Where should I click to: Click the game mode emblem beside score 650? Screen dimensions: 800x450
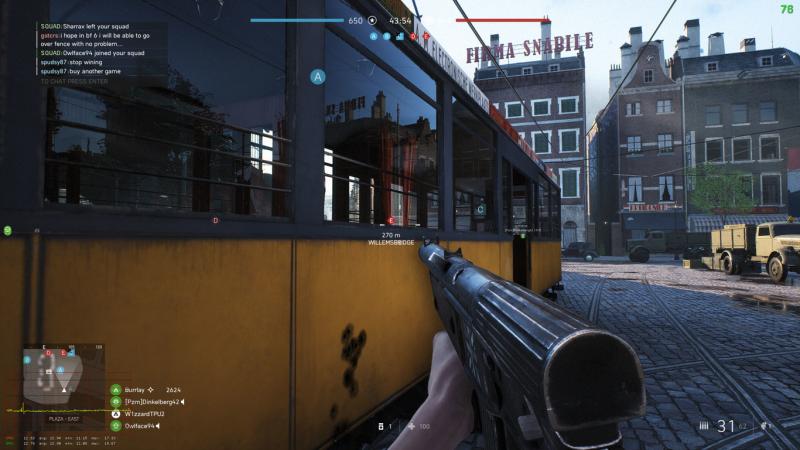click(373, 20)
